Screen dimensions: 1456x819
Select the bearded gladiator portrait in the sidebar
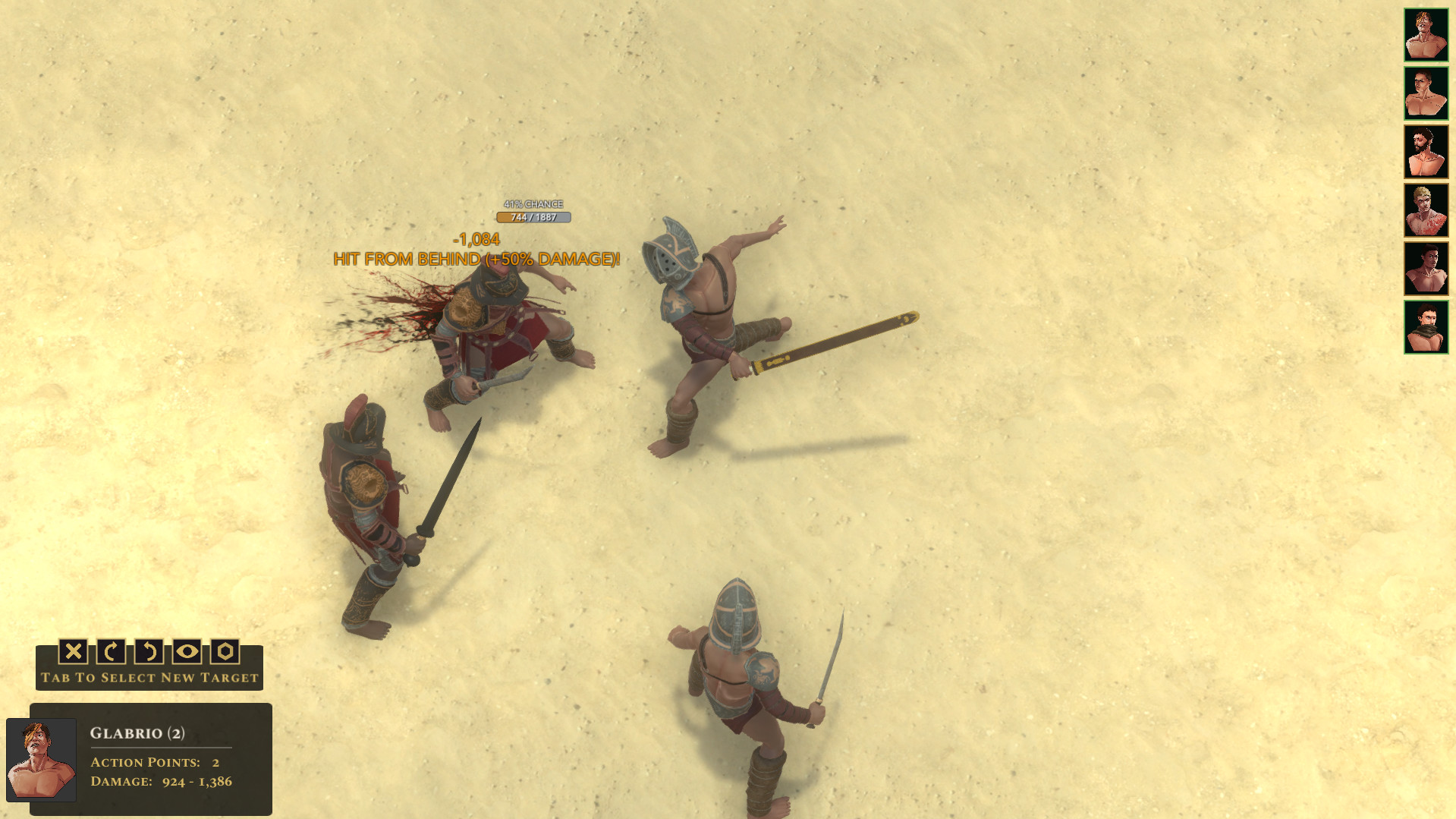click(x=1426, y=150)
